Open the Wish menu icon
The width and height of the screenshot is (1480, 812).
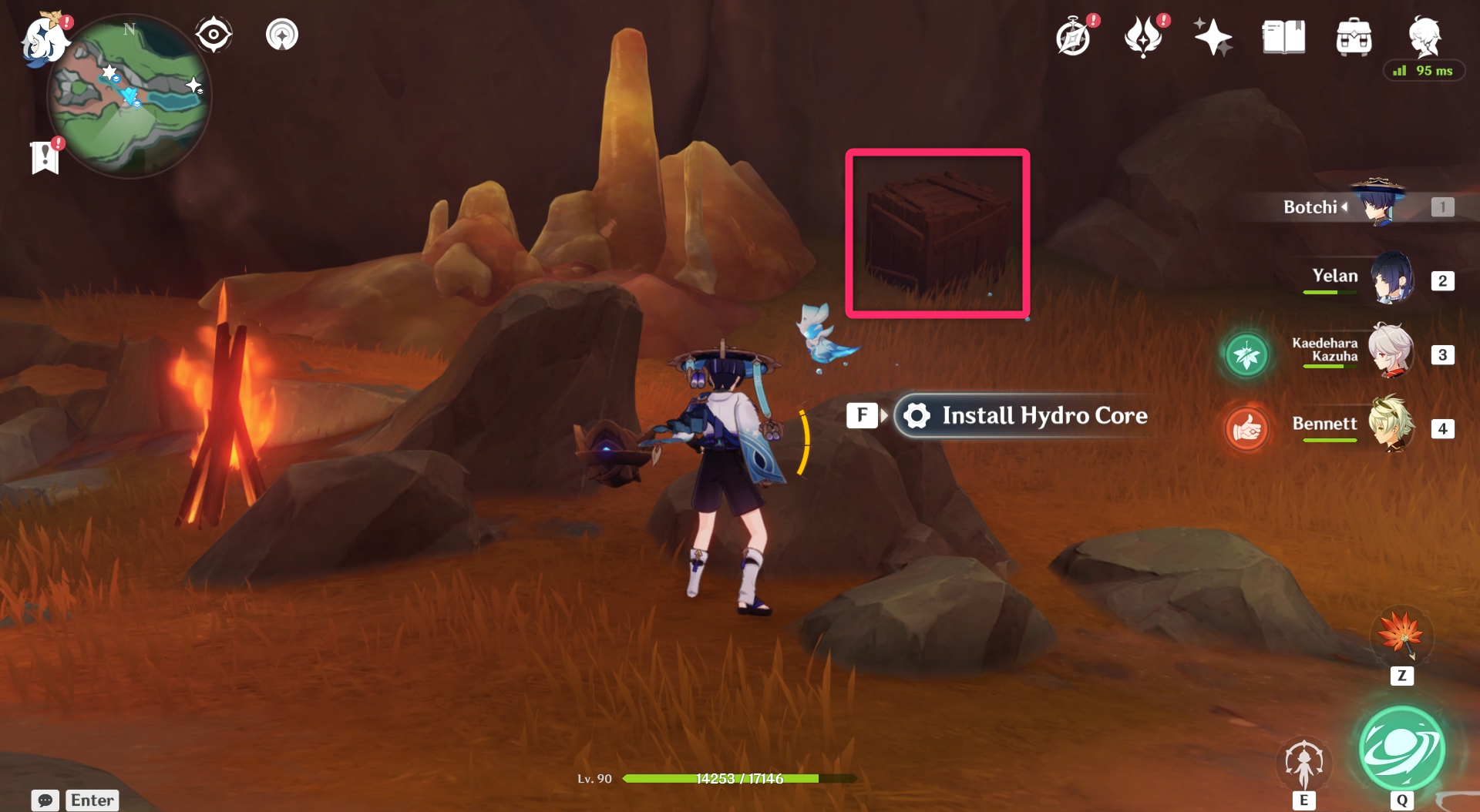coord(1145,35)
